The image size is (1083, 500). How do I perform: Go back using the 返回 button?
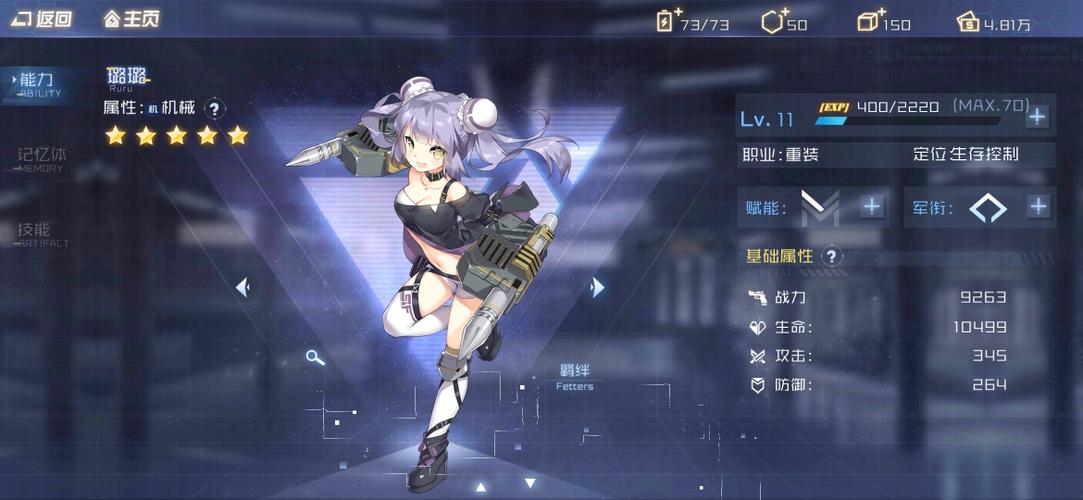[42, 19]
